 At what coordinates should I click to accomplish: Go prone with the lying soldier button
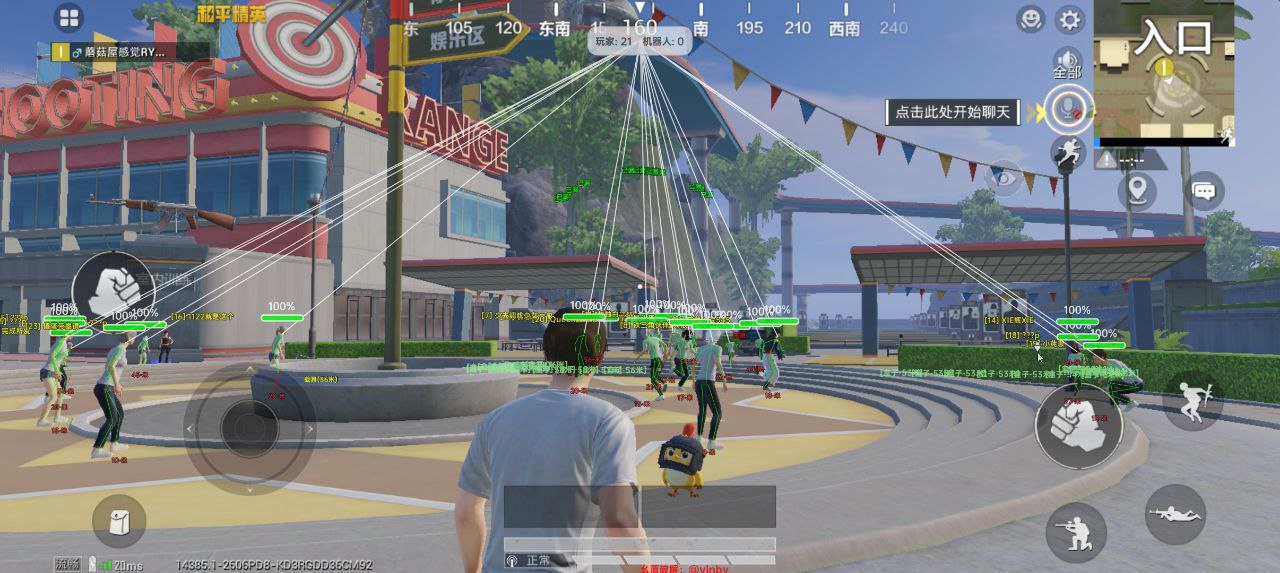point(1175,514)
